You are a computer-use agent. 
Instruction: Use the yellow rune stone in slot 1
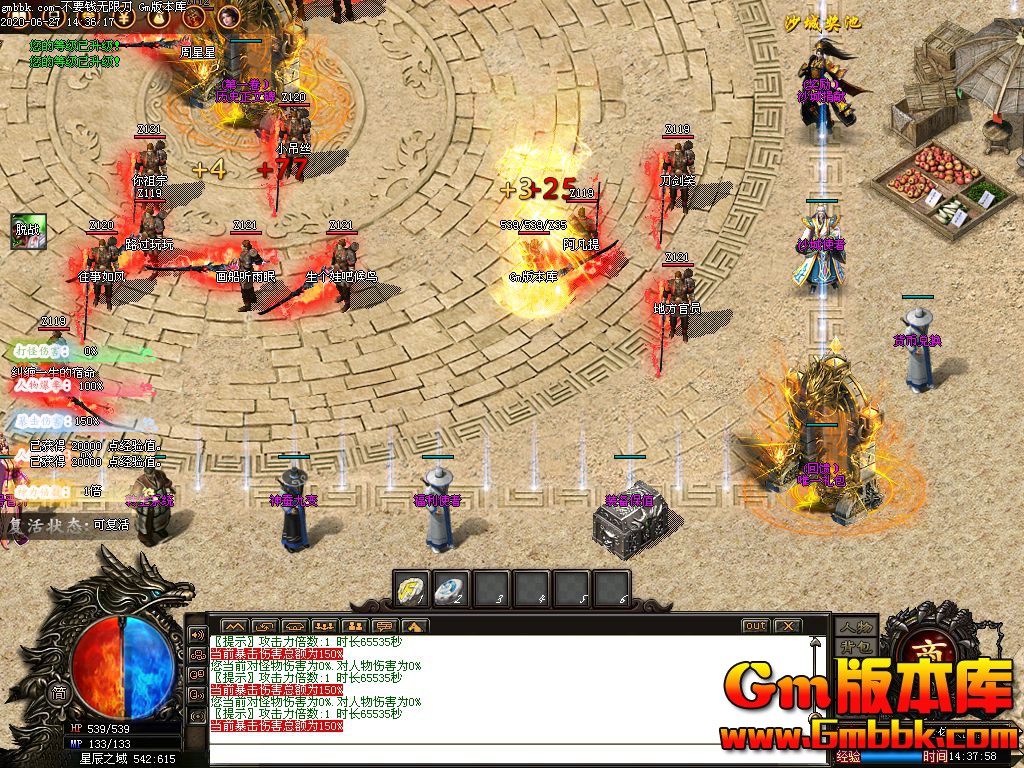[x=411, y=589]
